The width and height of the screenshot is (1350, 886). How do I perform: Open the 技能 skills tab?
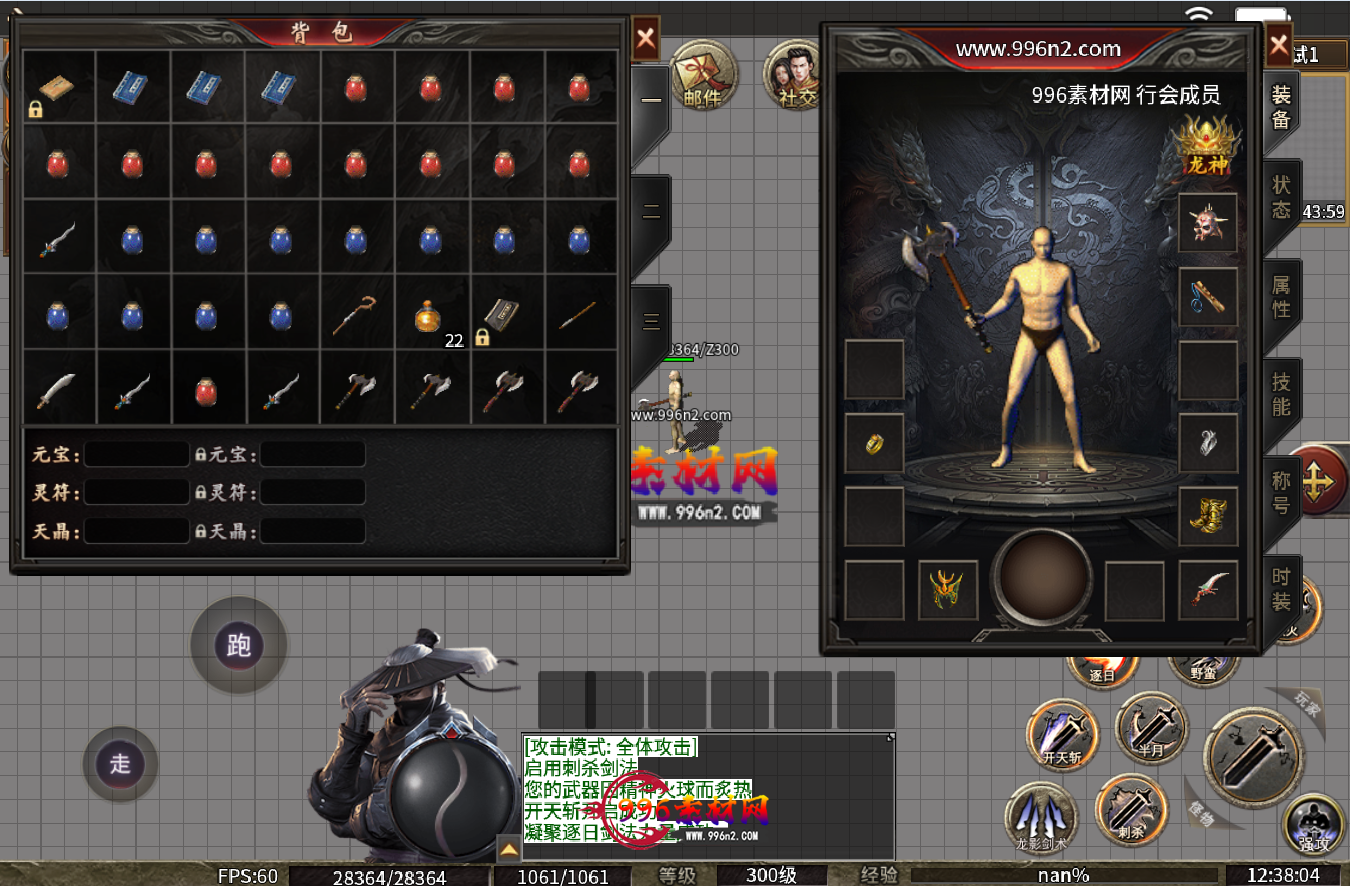[x=1281, y=395]
